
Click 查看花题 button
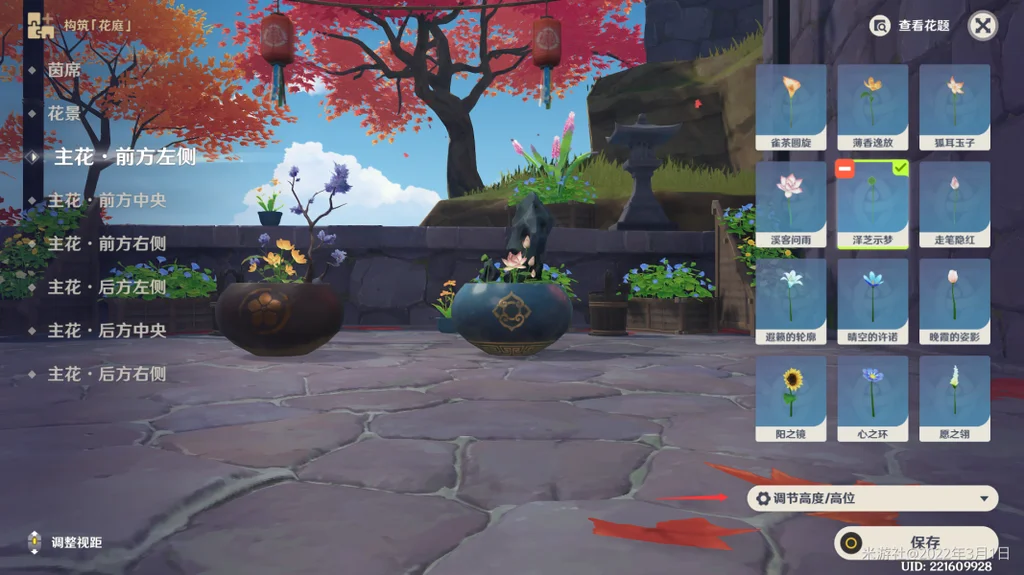click(x=911, y=26)
